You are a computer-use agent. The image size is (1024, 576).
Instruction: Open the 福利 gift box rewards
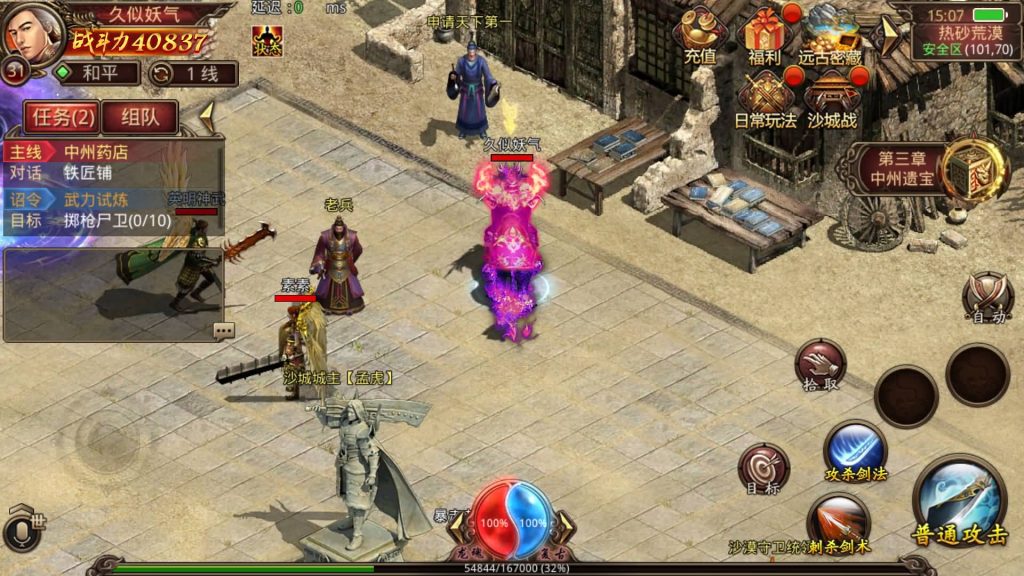(x=765, y=36)
